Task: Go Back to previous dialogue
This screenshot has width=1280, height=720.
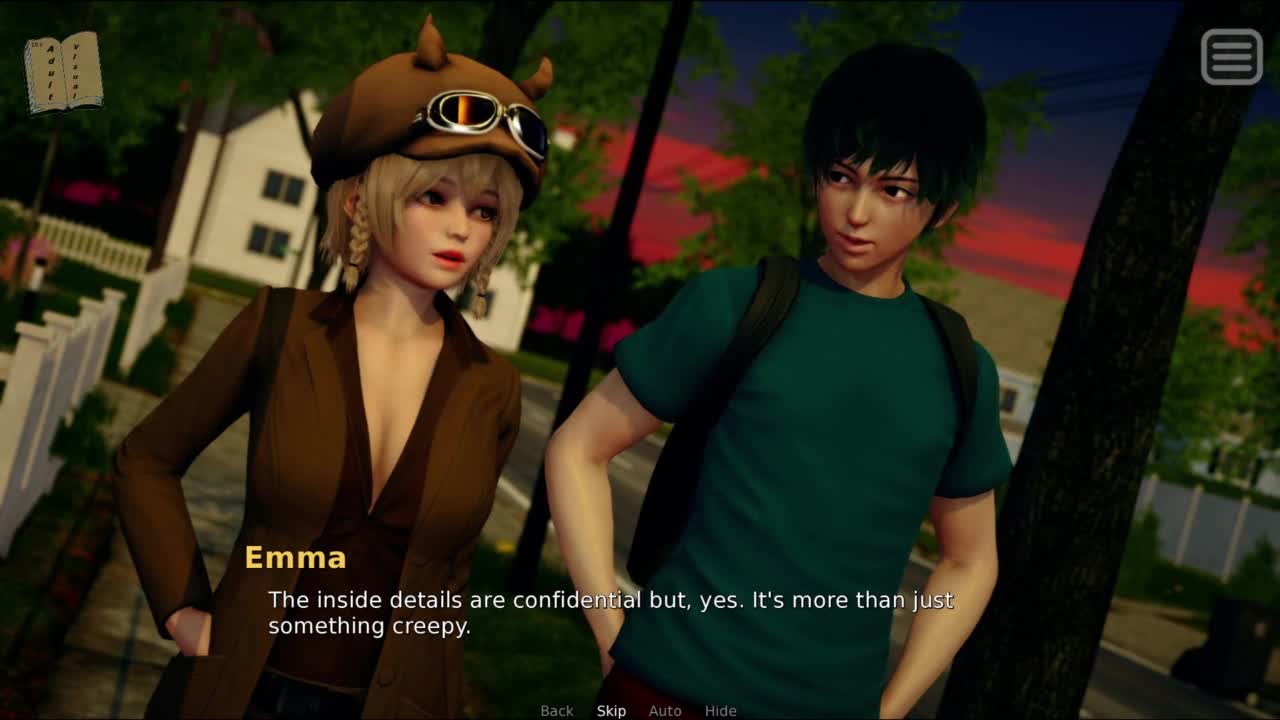Action: coord(557,711)
